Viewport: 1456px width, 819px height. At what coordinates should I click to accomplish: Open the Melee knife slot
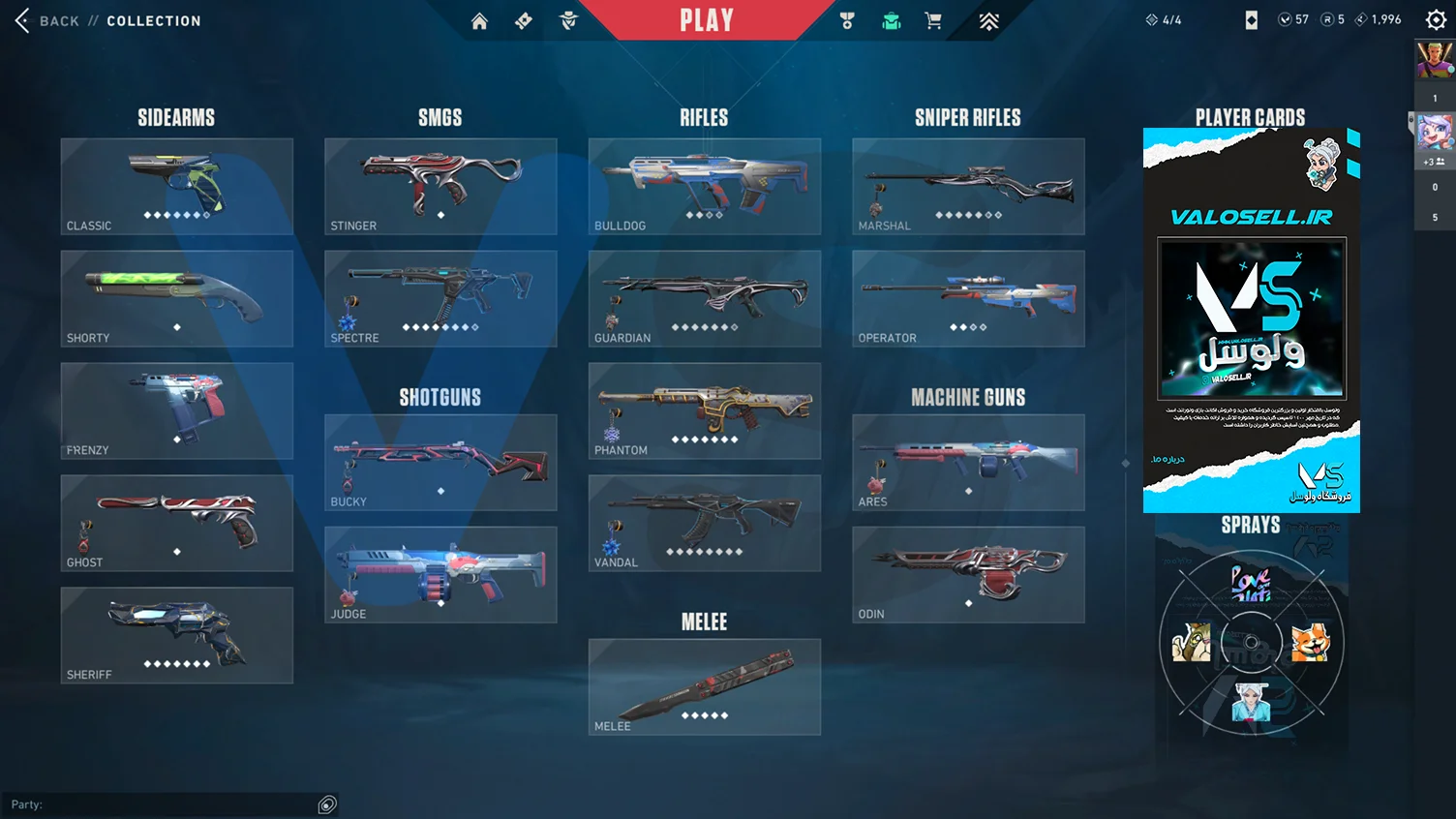tap(705, 687)
